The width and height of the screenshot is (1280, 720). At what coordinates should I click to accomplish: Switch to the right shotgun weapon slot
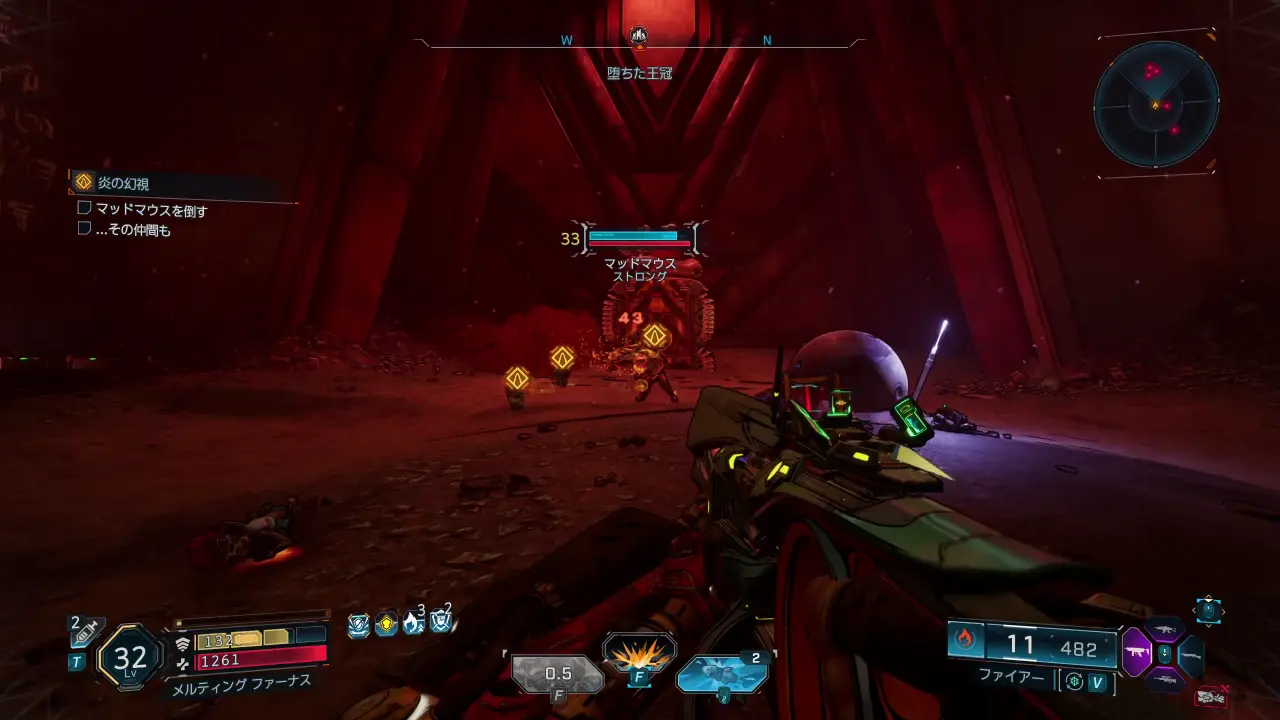(1190, 655)
